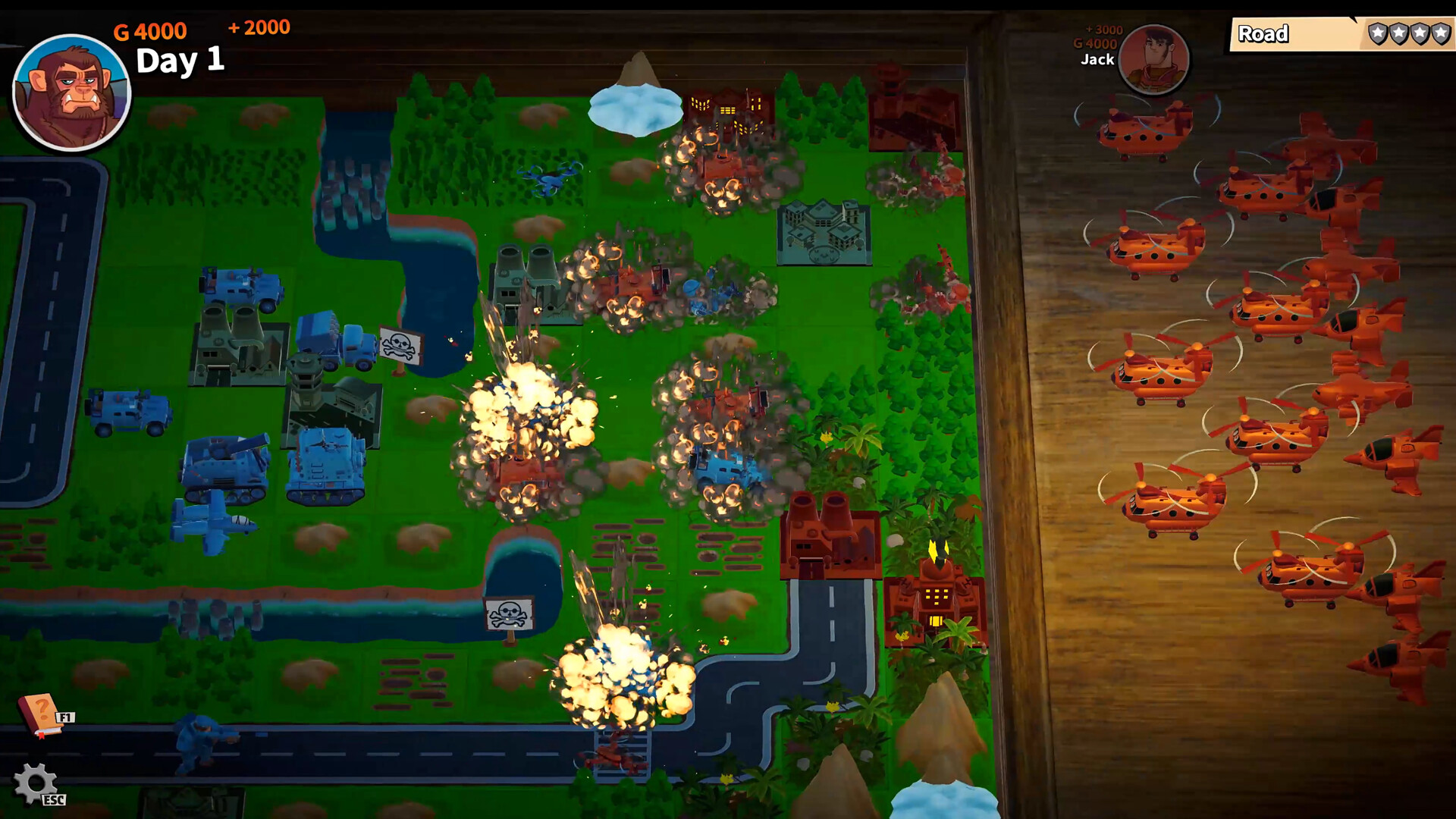Select Jack's opponent portrait
Image resolution: width=1456 pixels, height=819 pixels.
[x=1153, y=58]
